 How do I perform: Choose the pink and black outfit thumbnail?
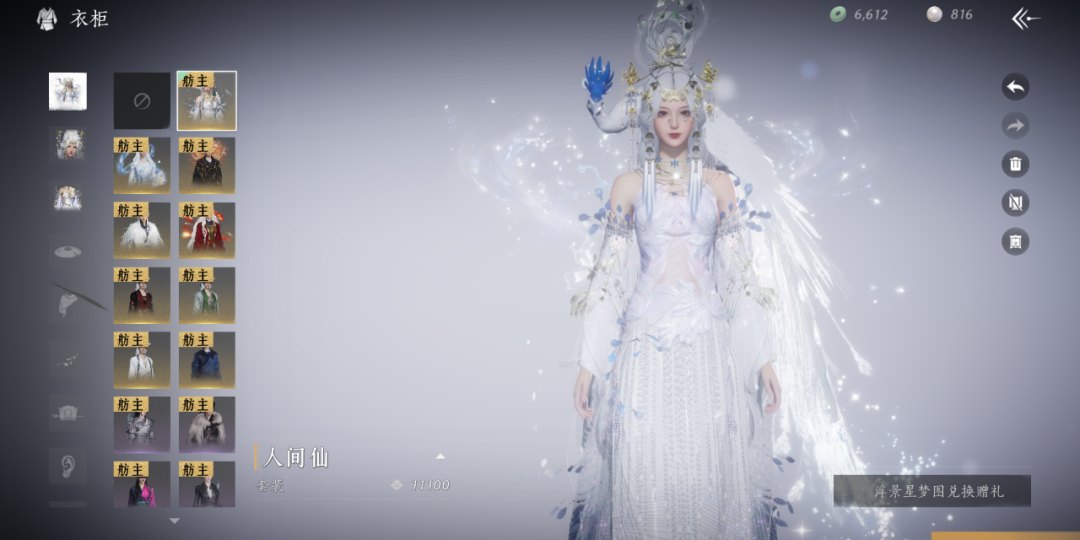point(142,484)
